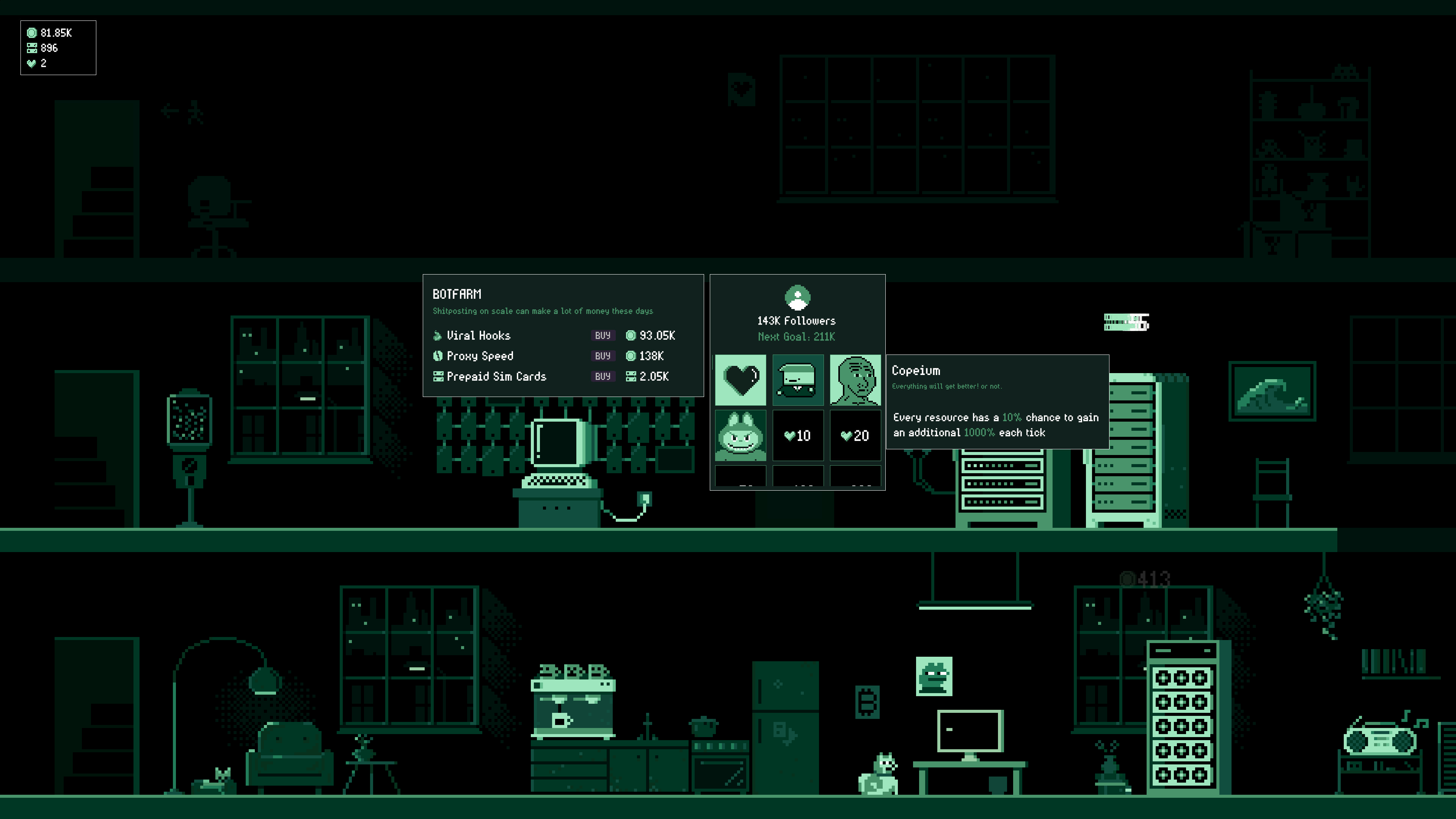The image size is (1456, 819).
Task: Click the heart icon showing 2 in the HUD
Action: [x=31, y=63]
